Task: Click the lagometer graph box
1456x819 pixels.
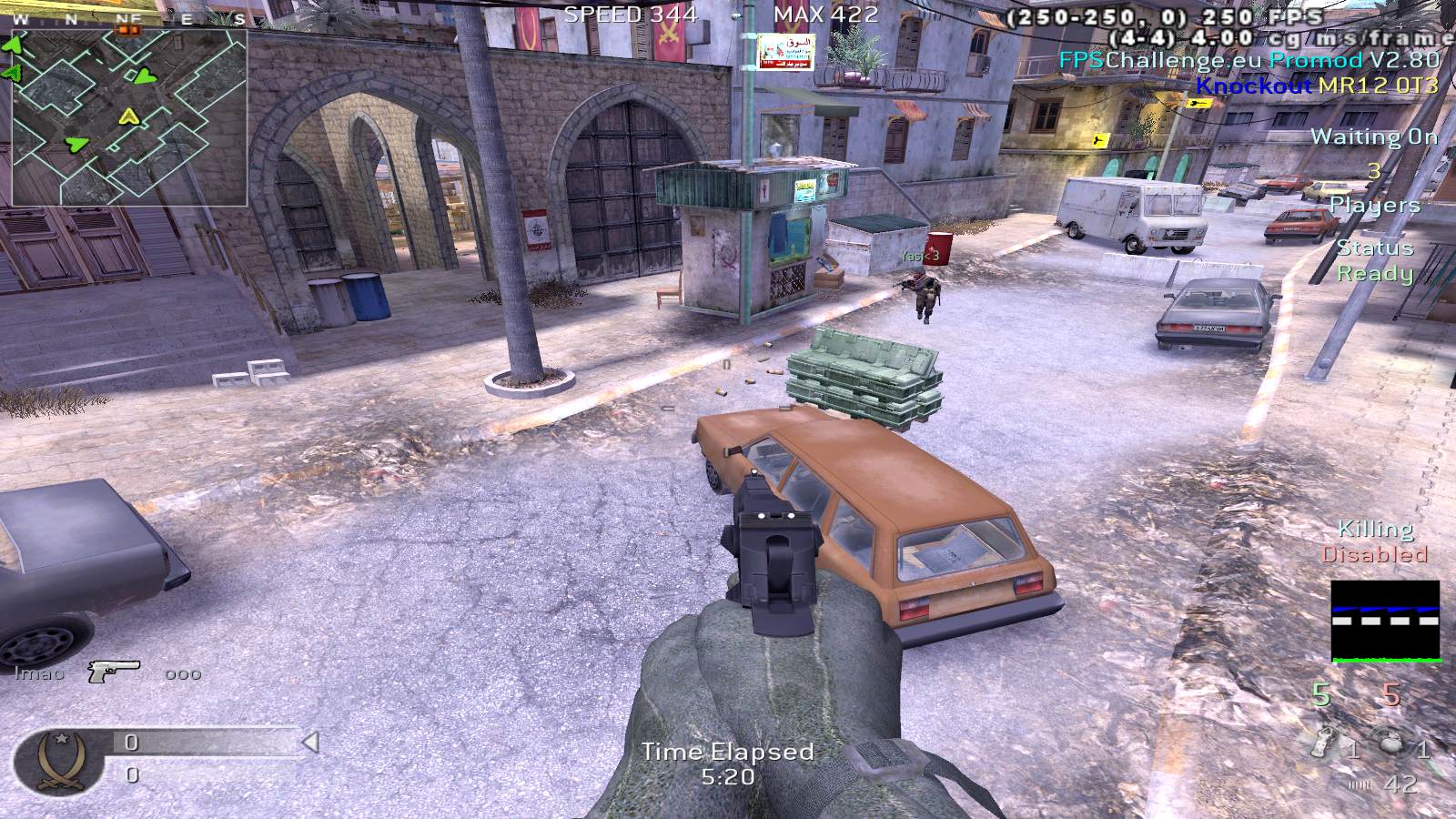Action: coord(1385,622)
